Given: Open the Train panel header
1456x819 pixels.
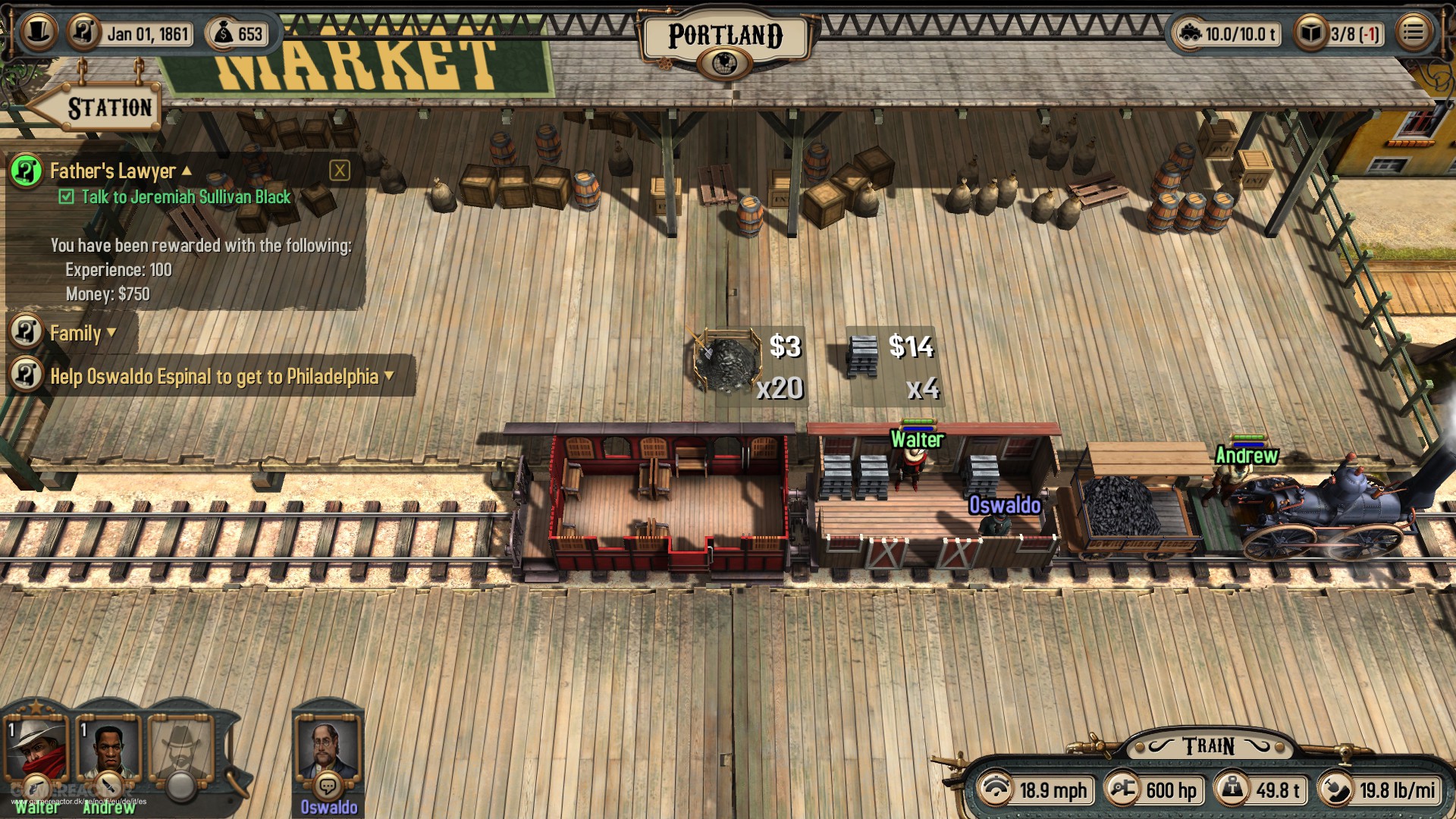Looking at the screenshot, I should pyautogui.click(x=1208, y=747).
